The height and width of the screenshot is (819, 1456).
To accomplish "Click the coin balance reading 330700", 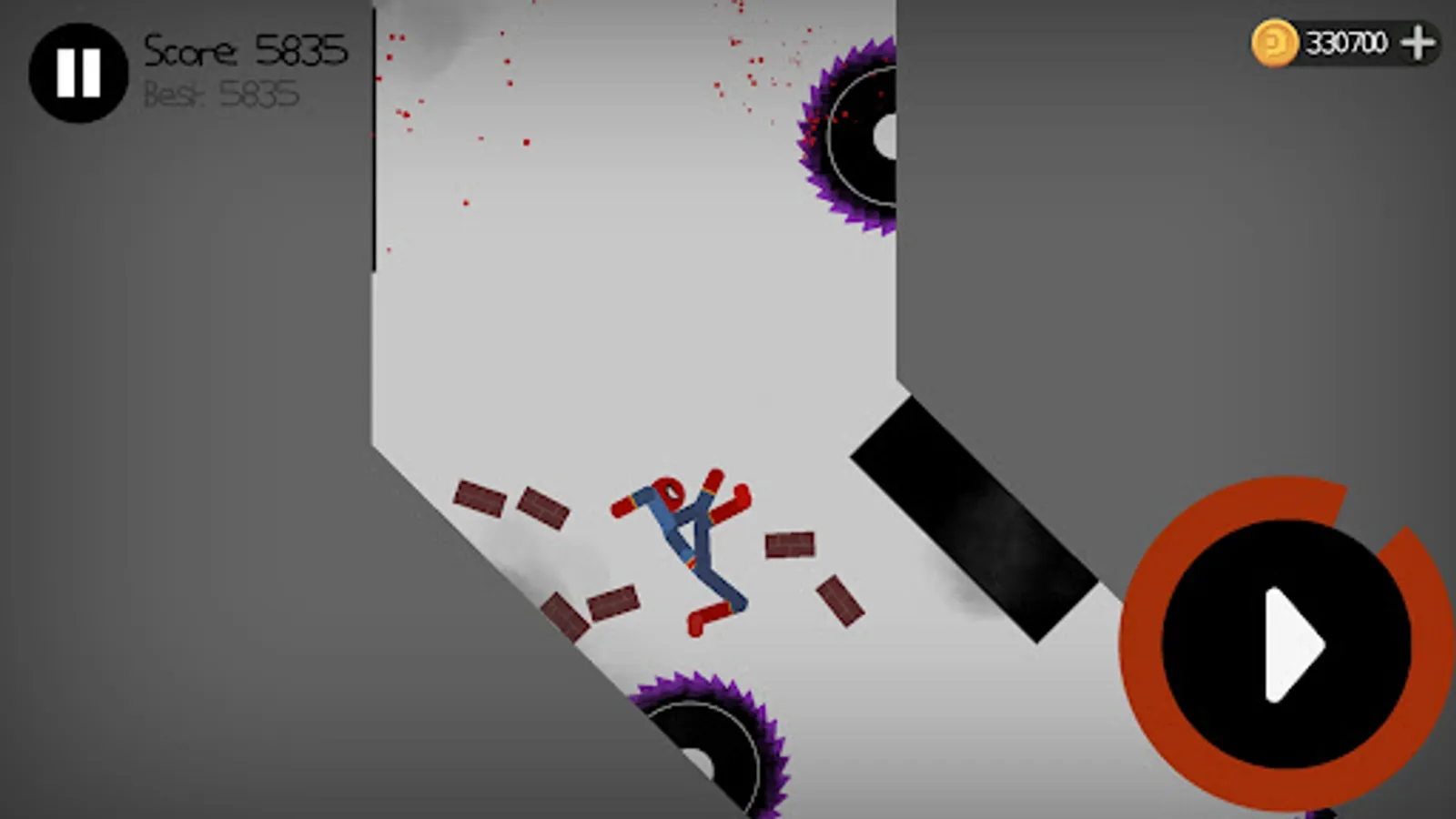I will [1345, 40].
